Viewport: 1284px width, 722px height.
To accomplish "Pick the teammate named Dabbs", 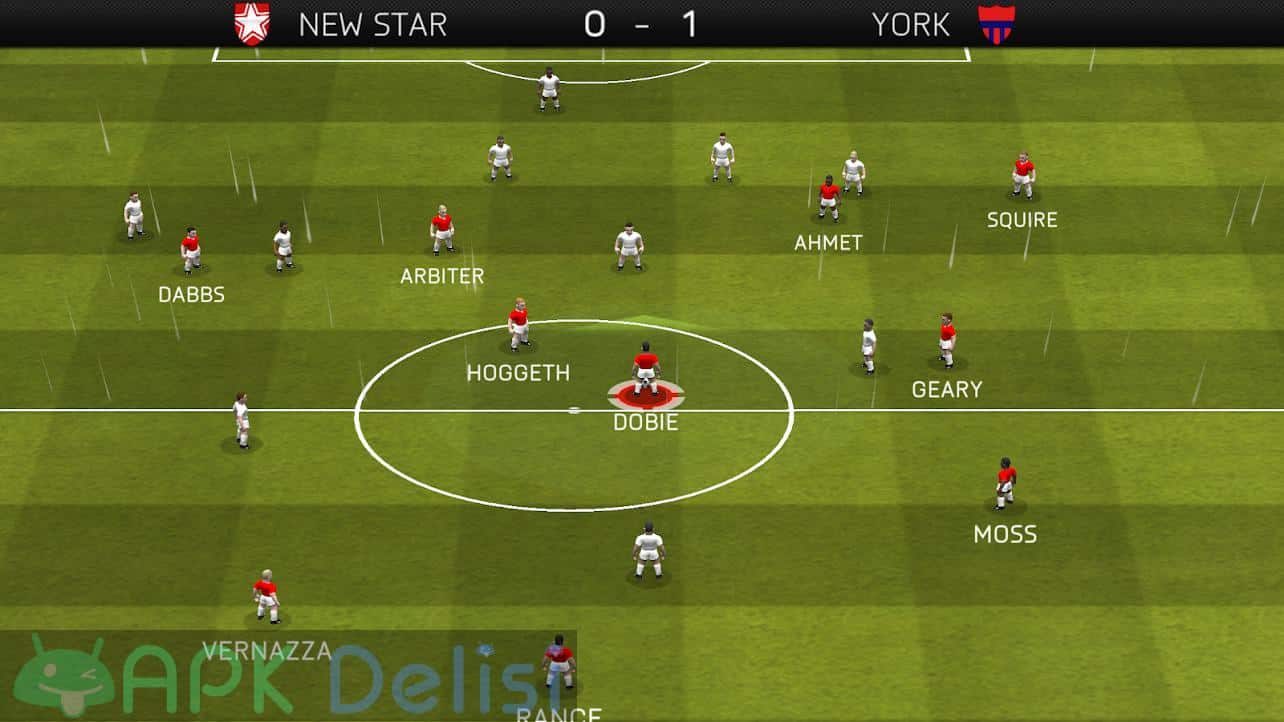I will click(x=190, y=250).
